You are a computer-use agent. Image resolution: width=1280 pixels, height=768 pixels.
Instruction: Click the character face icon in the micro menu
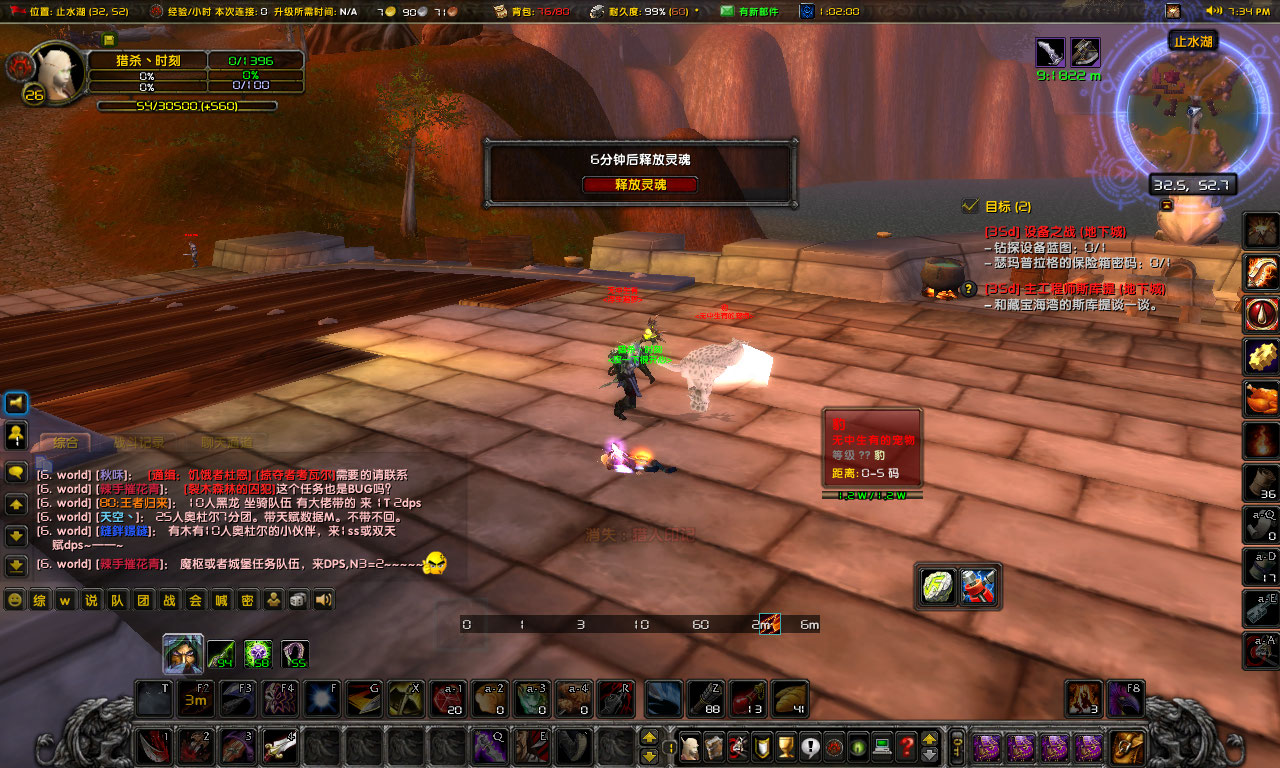click(691, 749)
